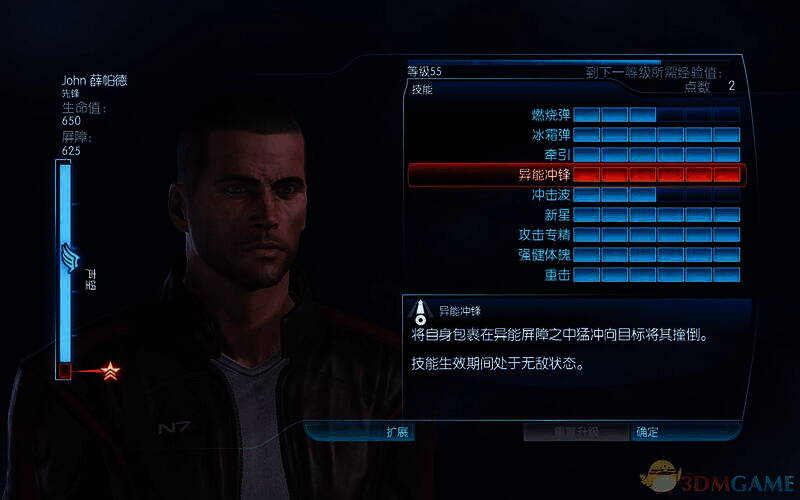Choose the 攻击专精 skill row
The height and width of the screenshot is (500, 800).
575,234
